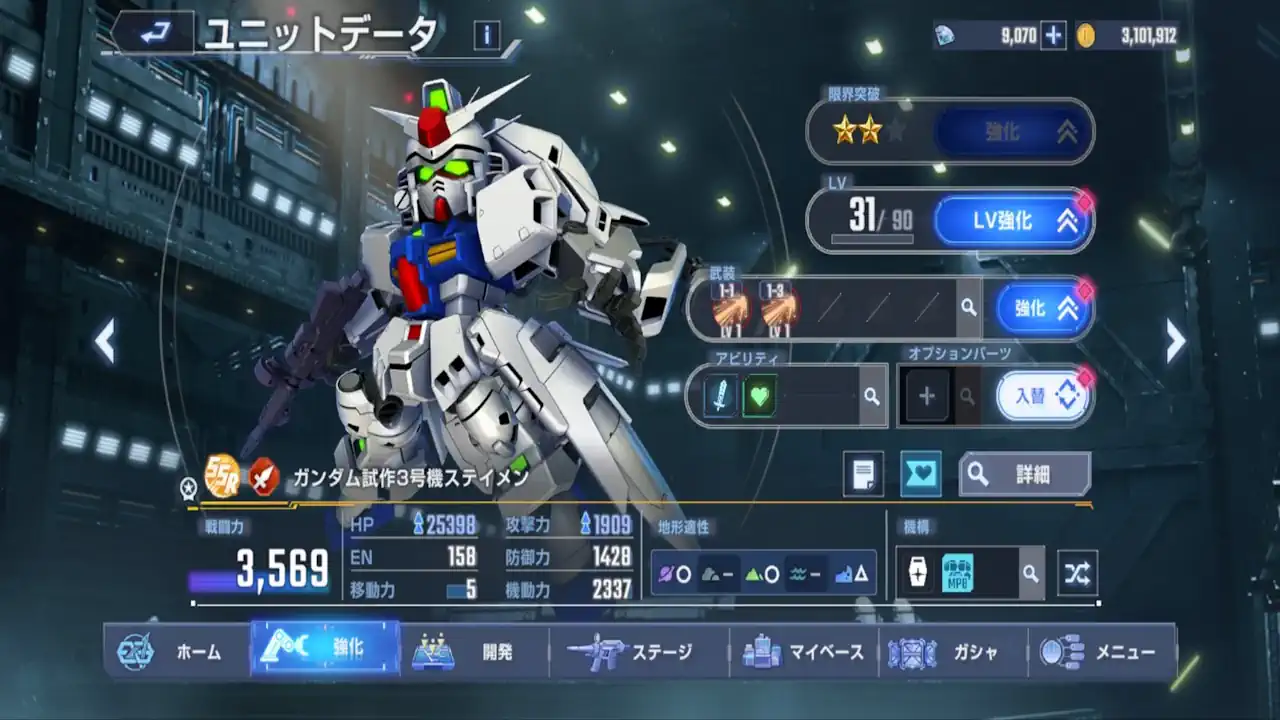Switch to the next unit arrow
The width and height of the screenshot is (1280, 720).
point(1176,342)
